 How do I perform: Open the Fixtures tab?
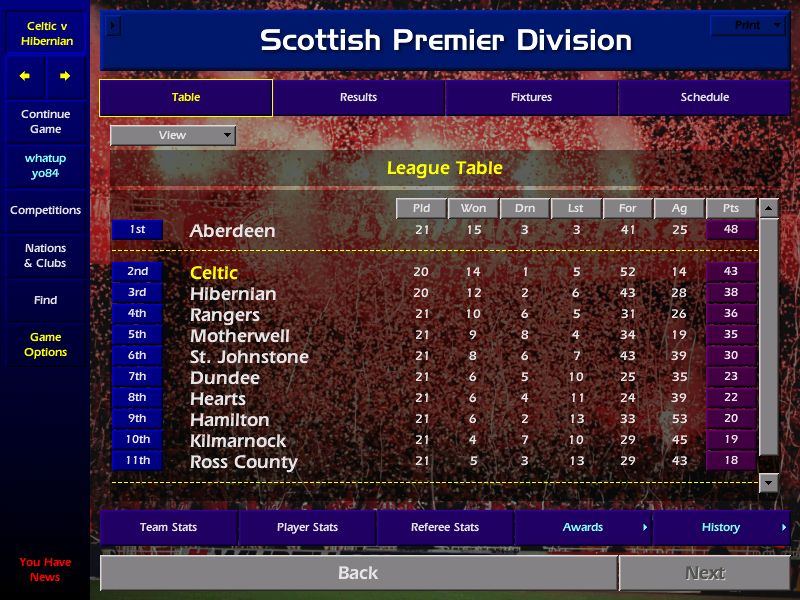pos(531,97)
